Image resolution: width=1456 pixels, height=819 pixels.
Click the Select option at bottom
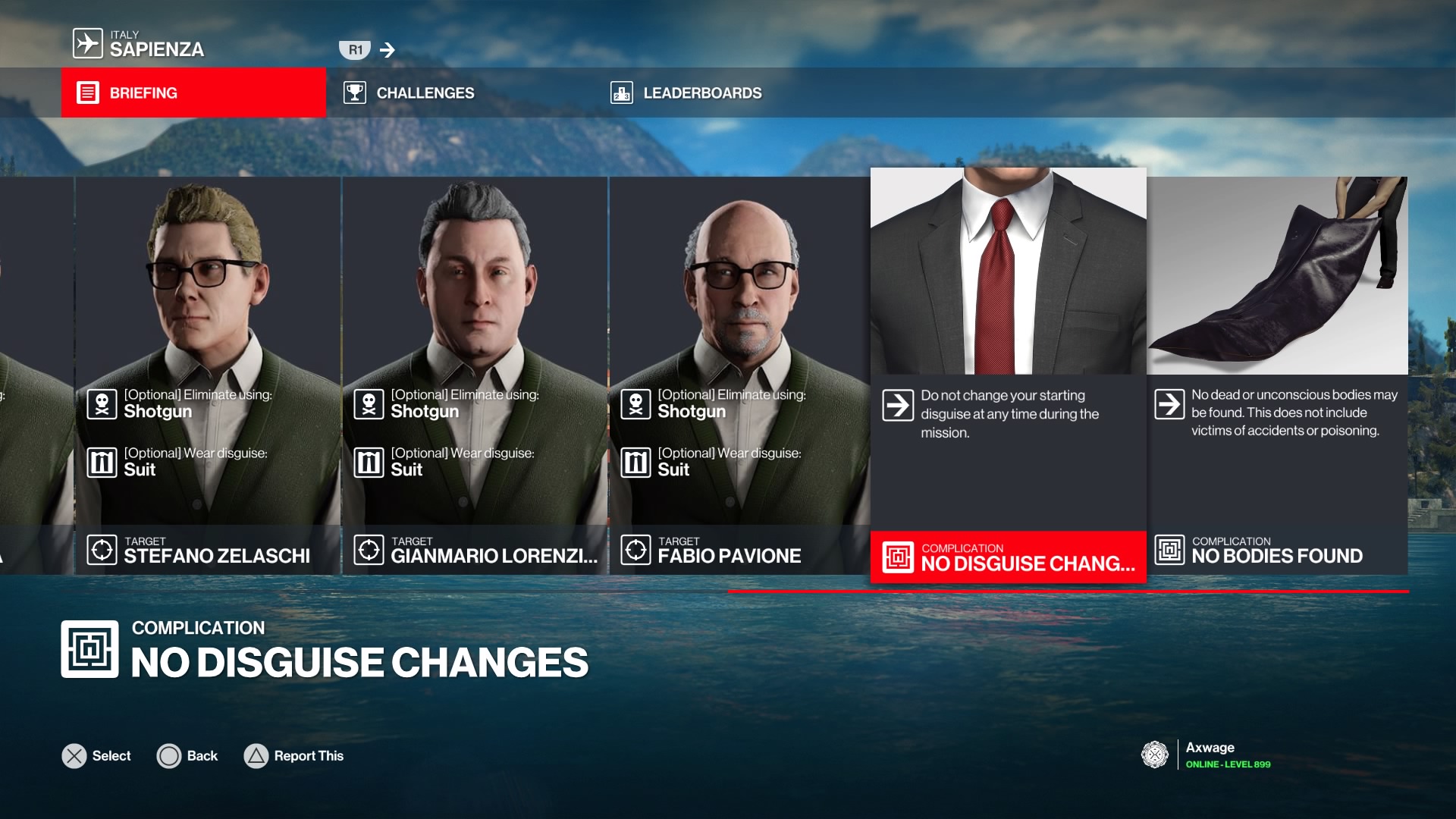(96, 756)
